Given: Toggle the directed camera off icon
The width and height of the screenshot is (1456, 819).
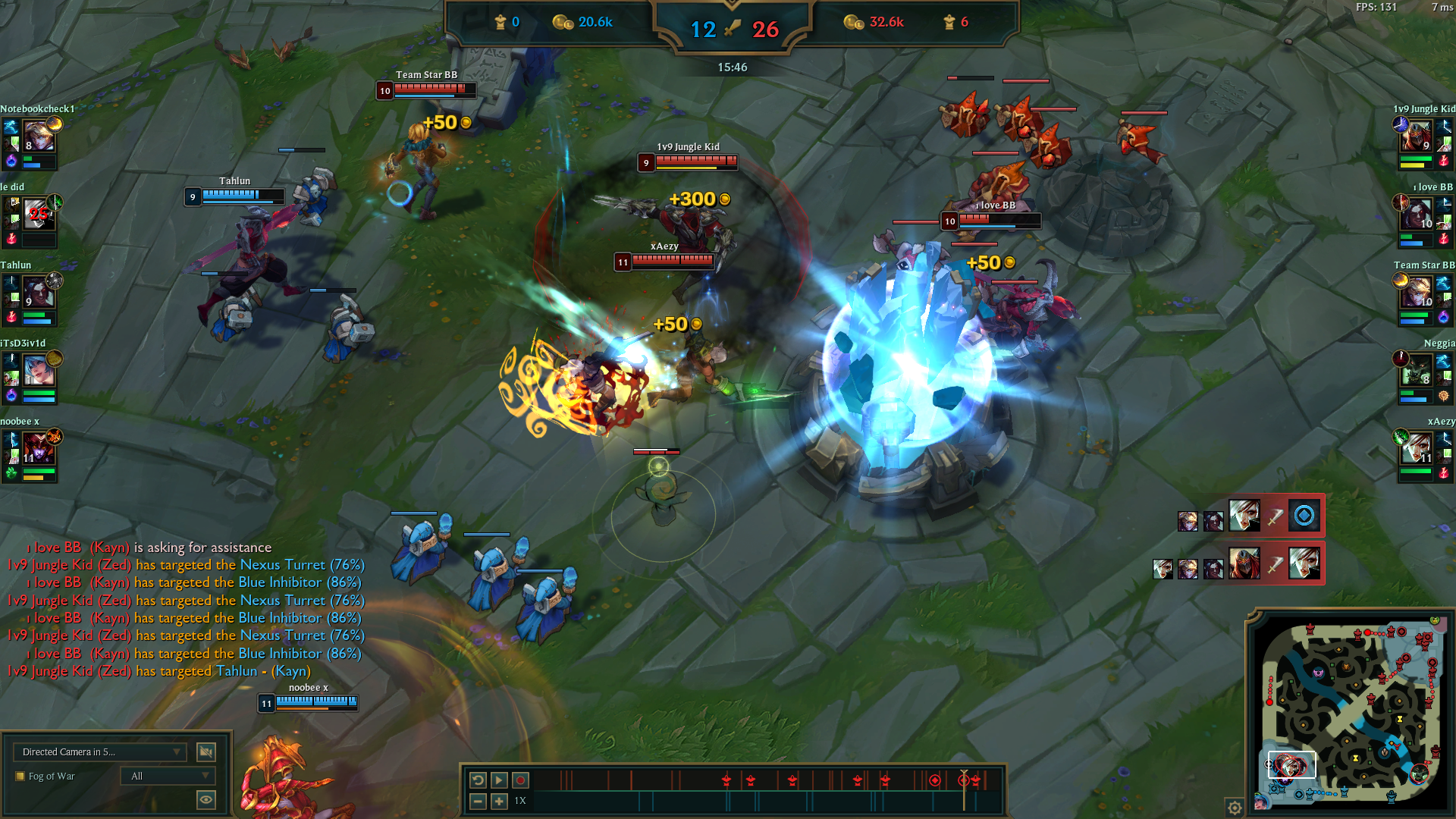Looking at the screenshot, I should (x=206, y=752).
